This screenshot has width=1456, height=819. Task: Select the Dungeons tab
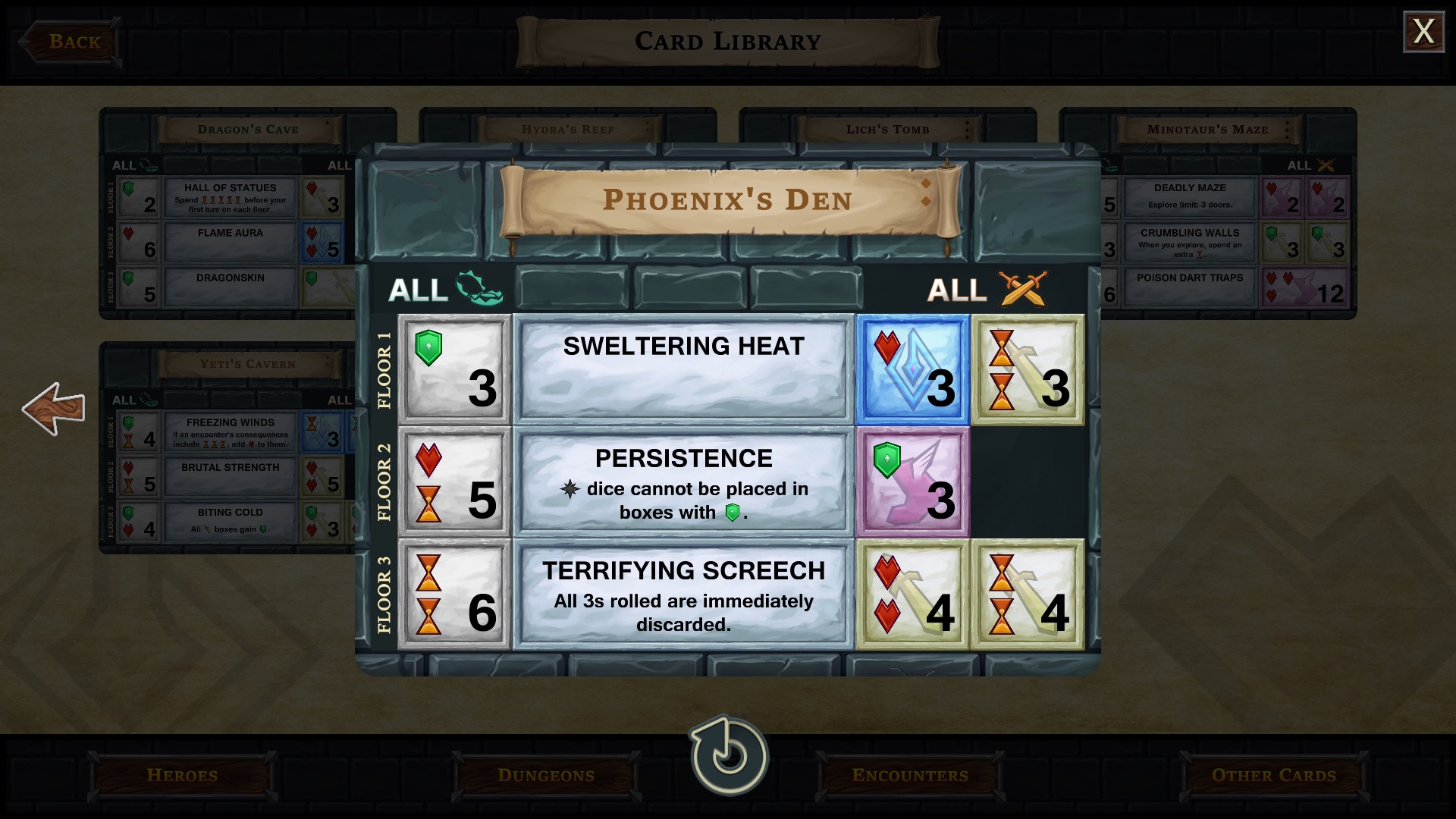pos(546,775)
